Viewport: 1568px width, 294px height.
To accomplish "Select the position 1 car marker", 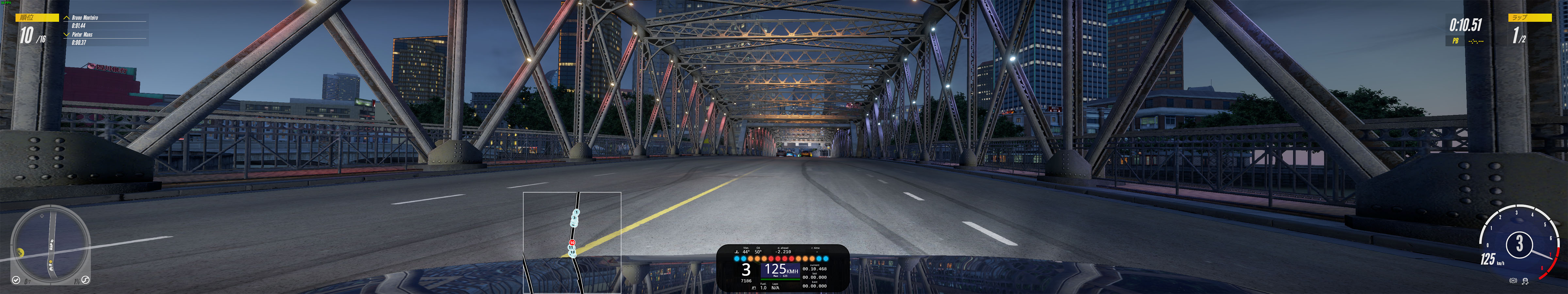I will (576, 212).
